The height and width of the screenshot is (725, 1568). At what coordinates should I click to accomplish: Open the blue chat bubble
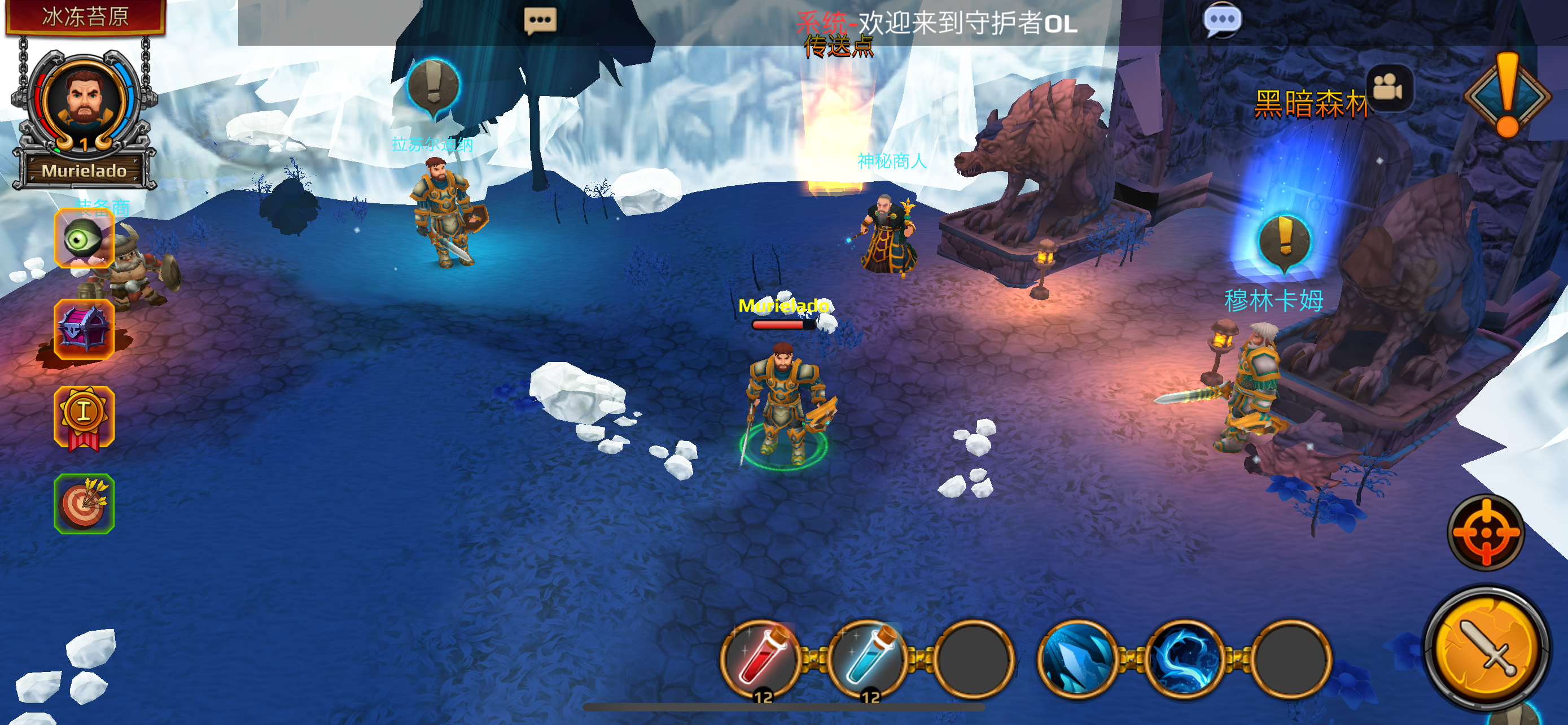tap(1221, 20)
